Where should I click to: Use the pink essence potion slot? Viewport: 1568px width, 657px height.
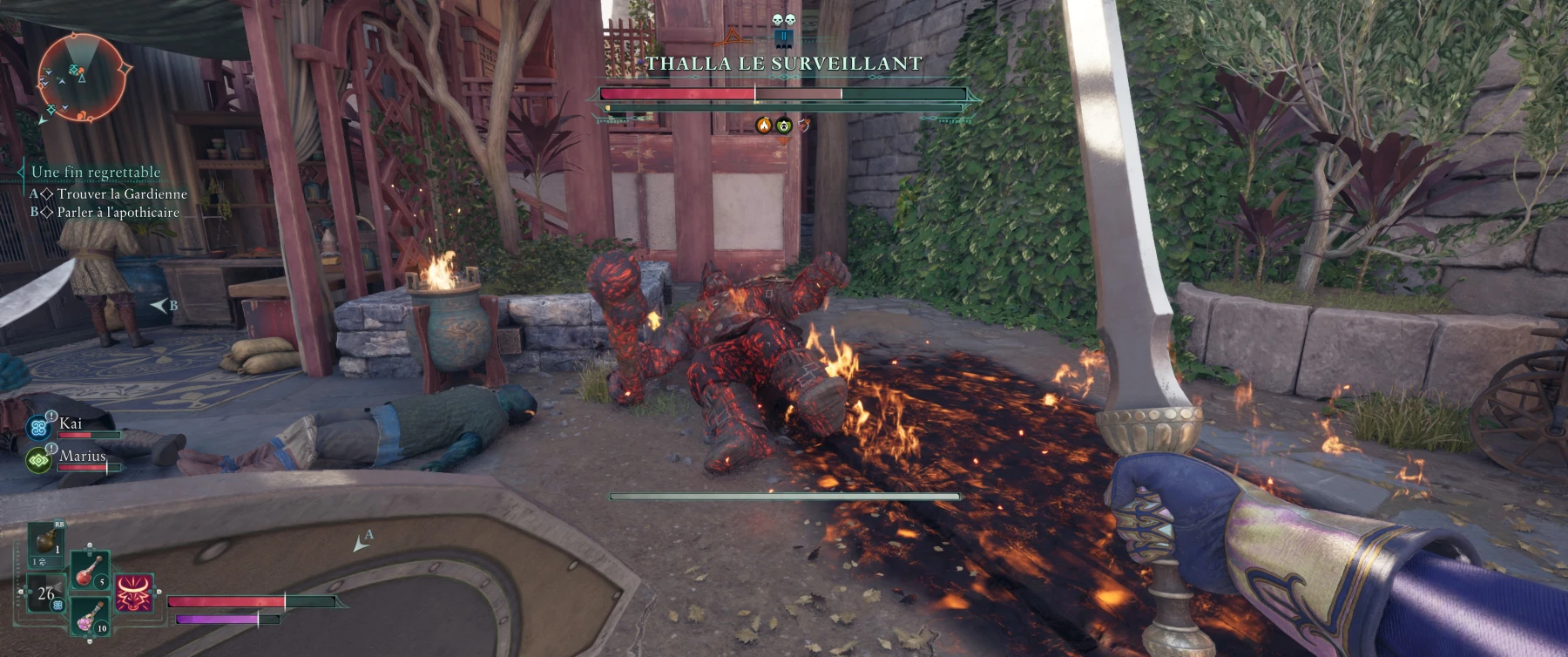(89, 615)
